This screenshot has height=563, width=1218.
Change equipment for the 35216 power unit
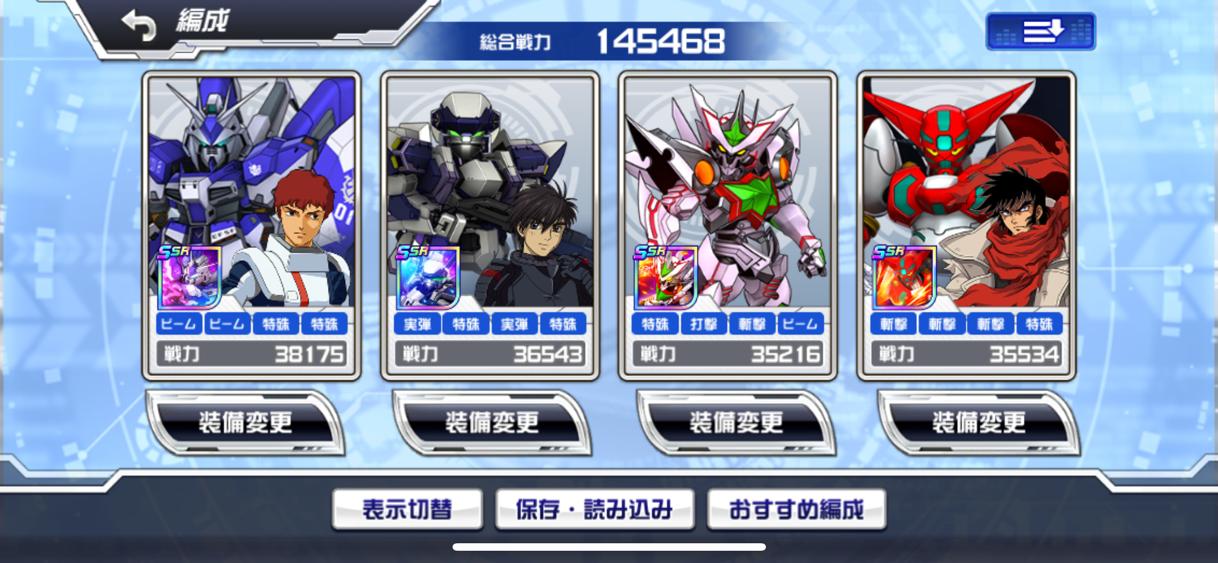[735, 423]
